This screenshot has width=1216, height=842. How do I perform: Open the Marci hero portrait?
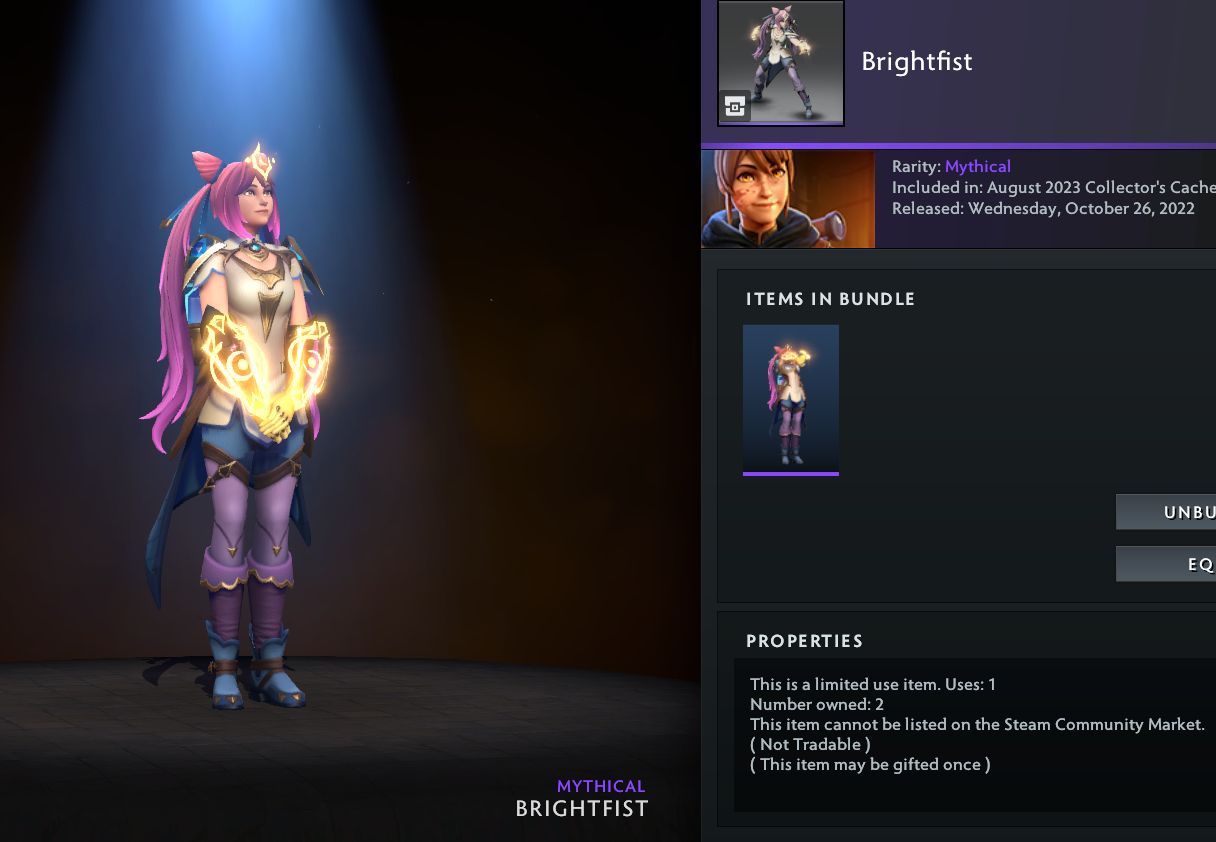pos(788,199)
